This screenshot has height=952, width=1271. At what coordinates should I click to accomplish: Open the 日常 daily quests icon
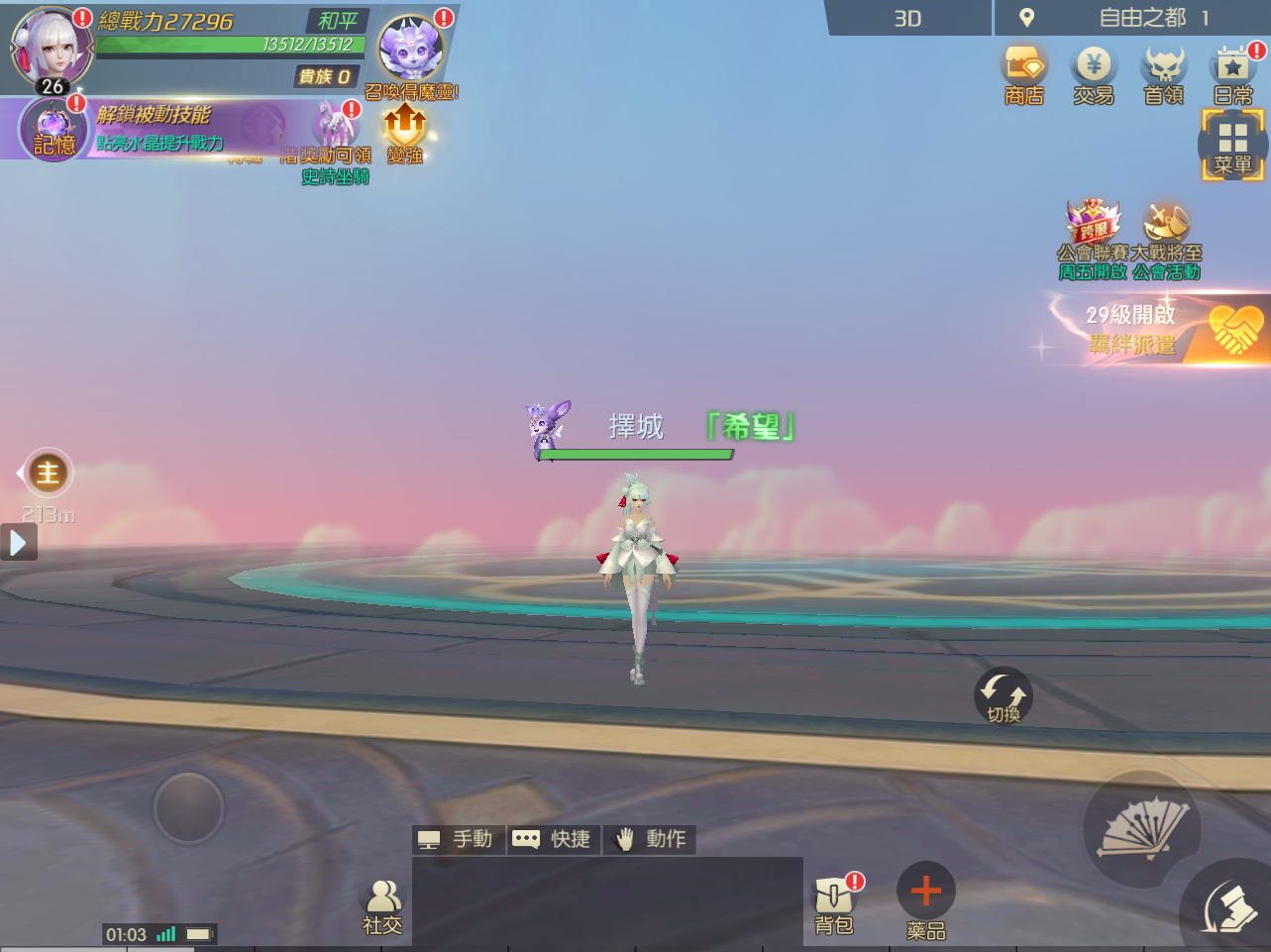coord(1230,71)
